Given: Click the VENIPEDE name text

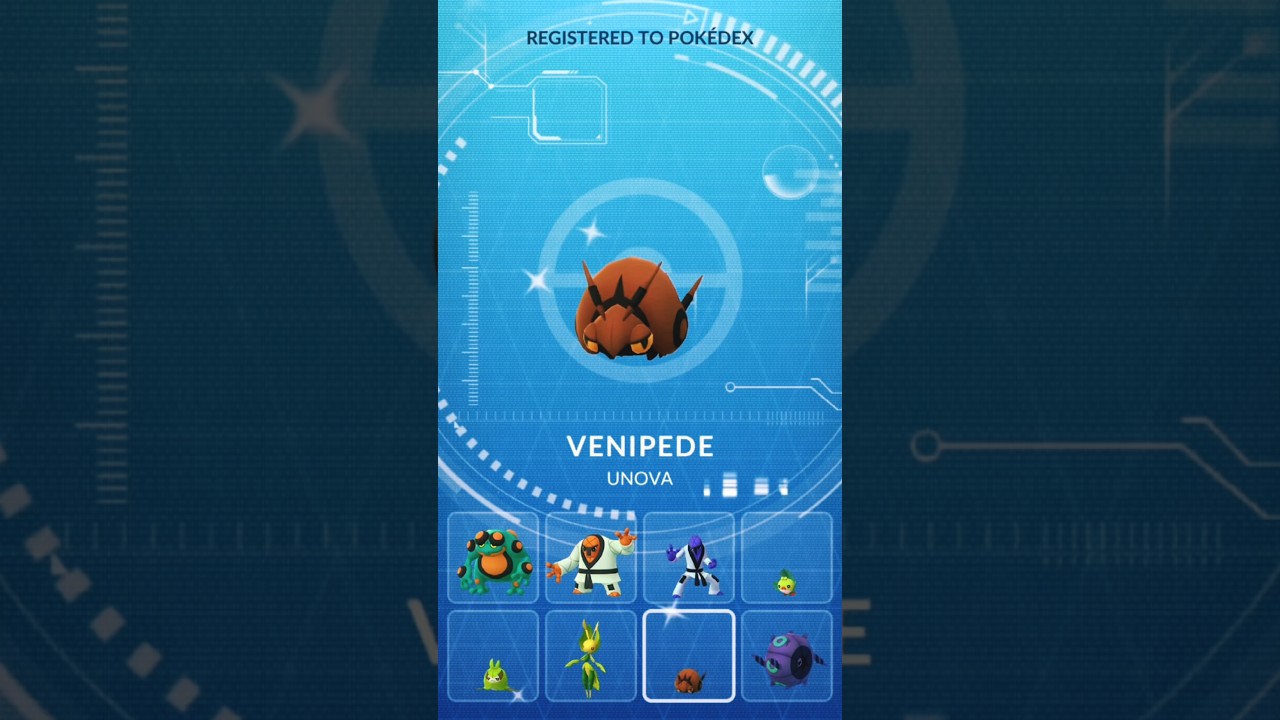Looking at the screenshot, I should point(640,447).
